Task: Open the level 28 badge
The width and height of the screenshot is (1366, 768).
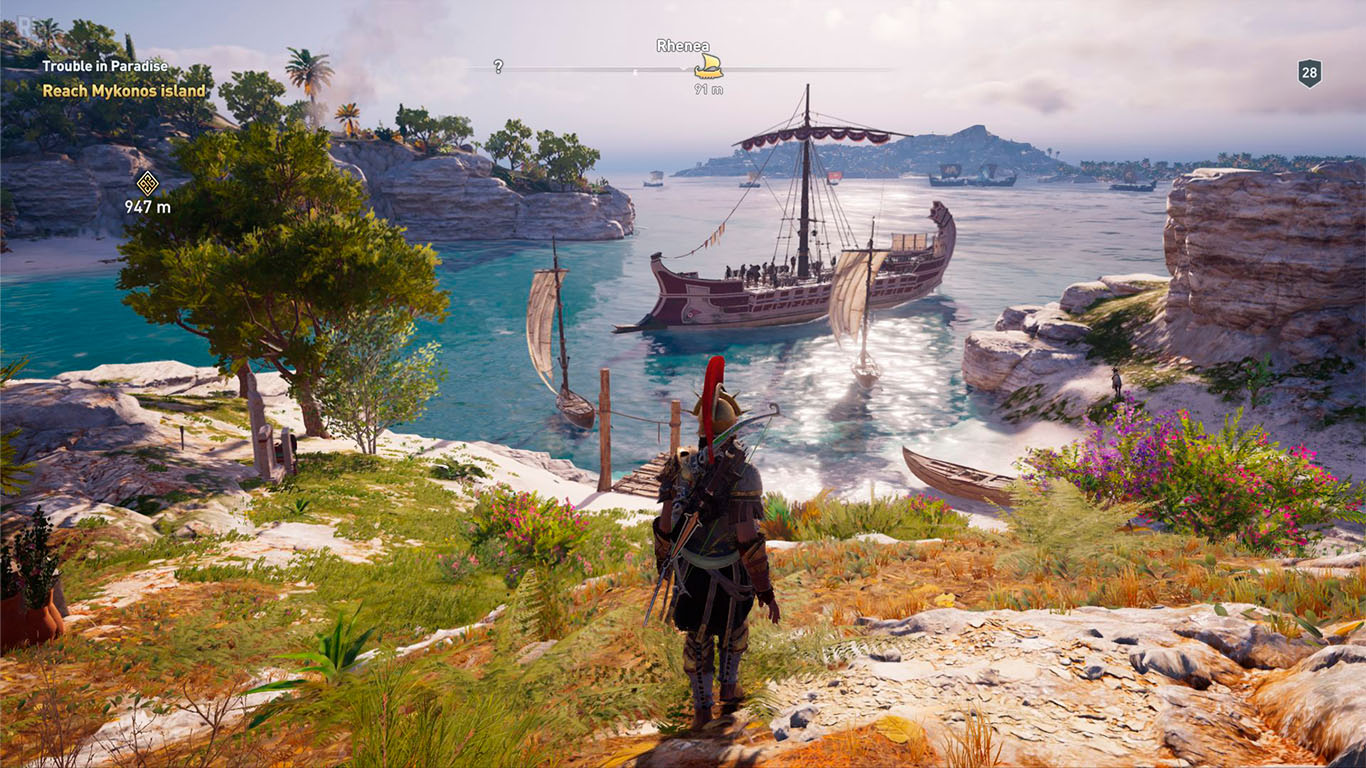Action: point(1309,72)
